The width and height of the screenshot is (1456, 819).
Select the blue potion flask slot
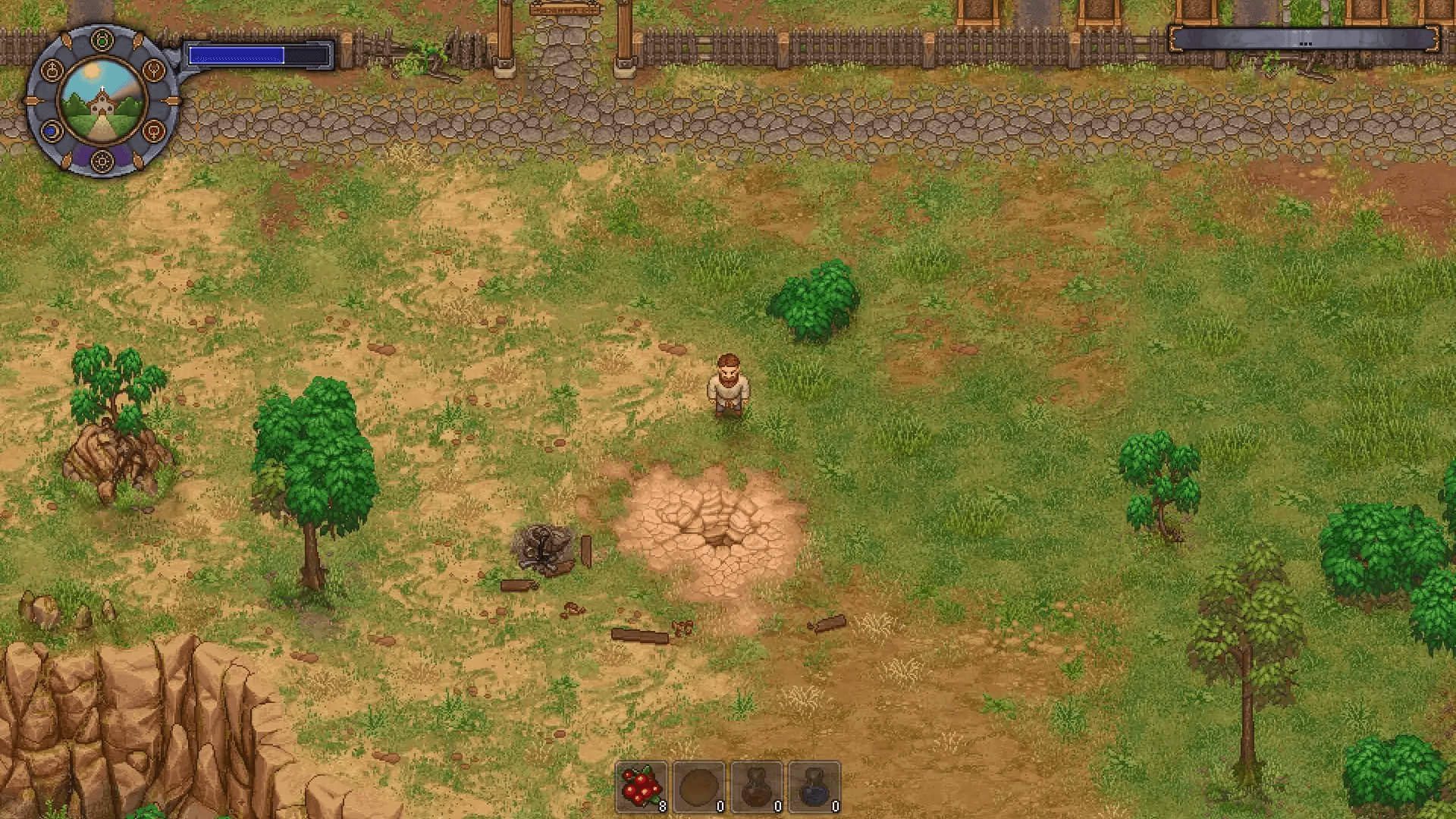pos(814,788)
